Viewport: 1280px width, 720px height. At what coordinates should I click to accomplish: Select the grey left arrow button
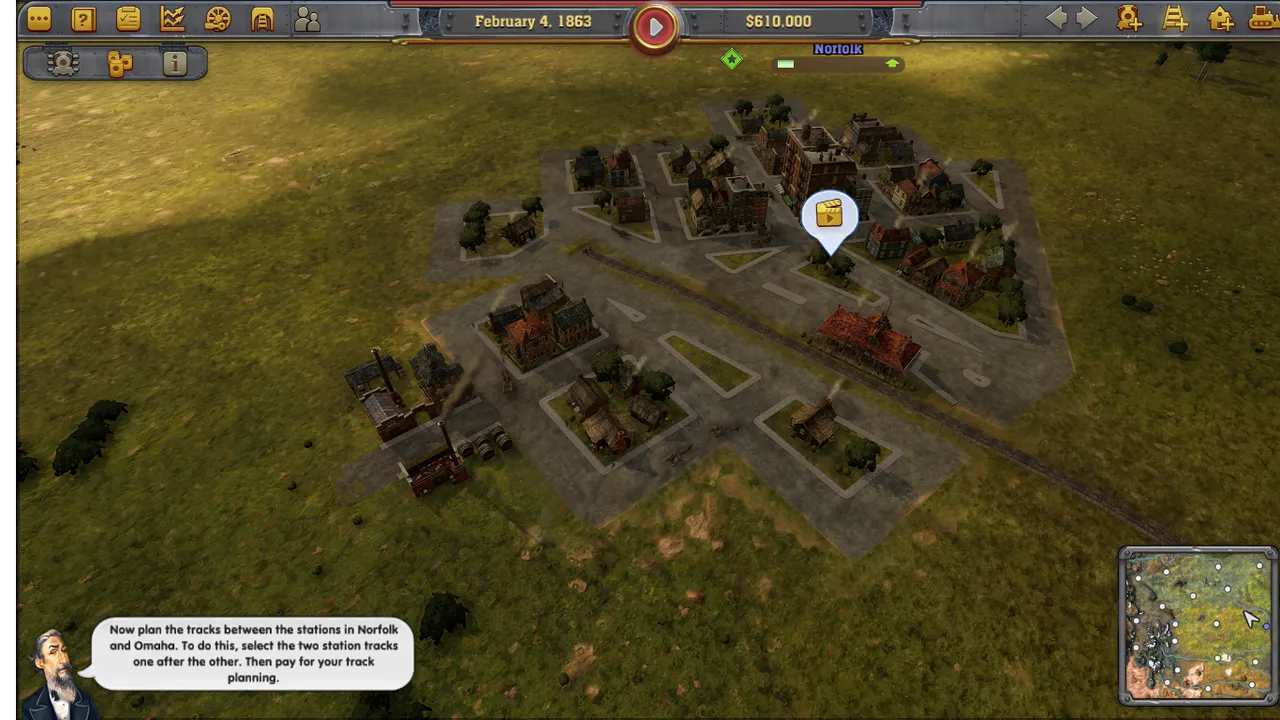1056,19
